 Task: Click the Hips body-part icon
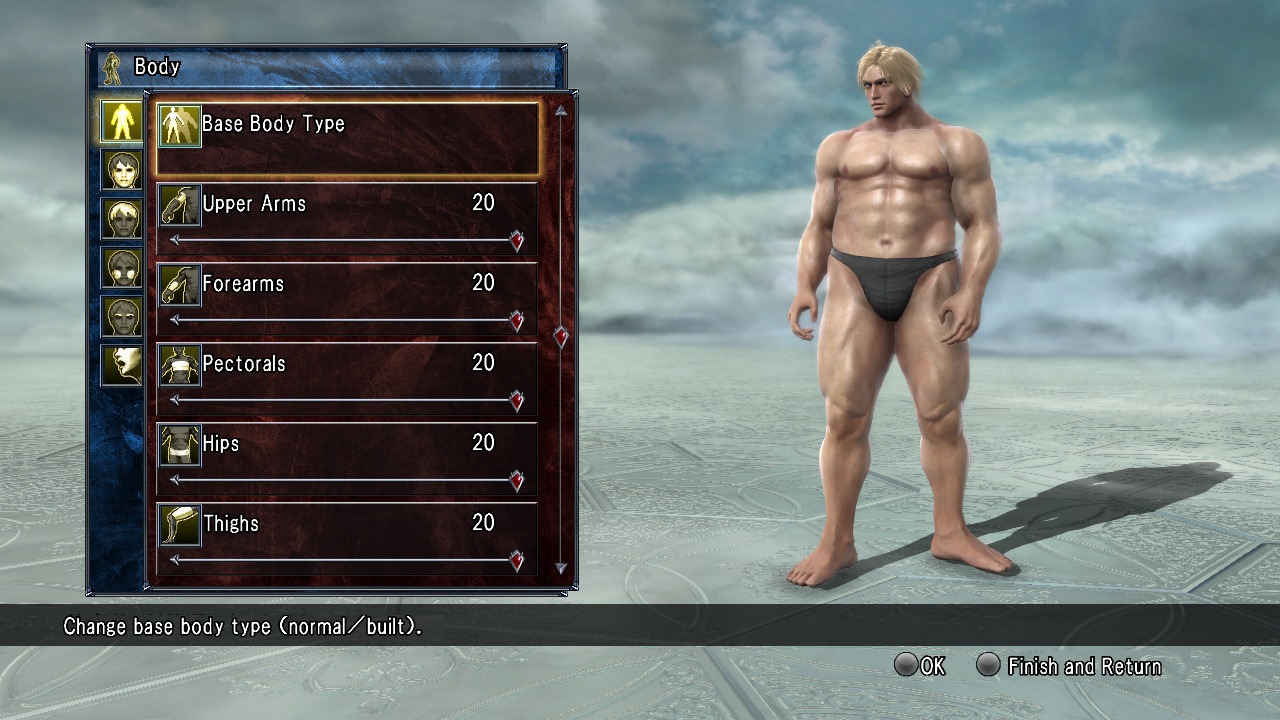pos(180,445)
